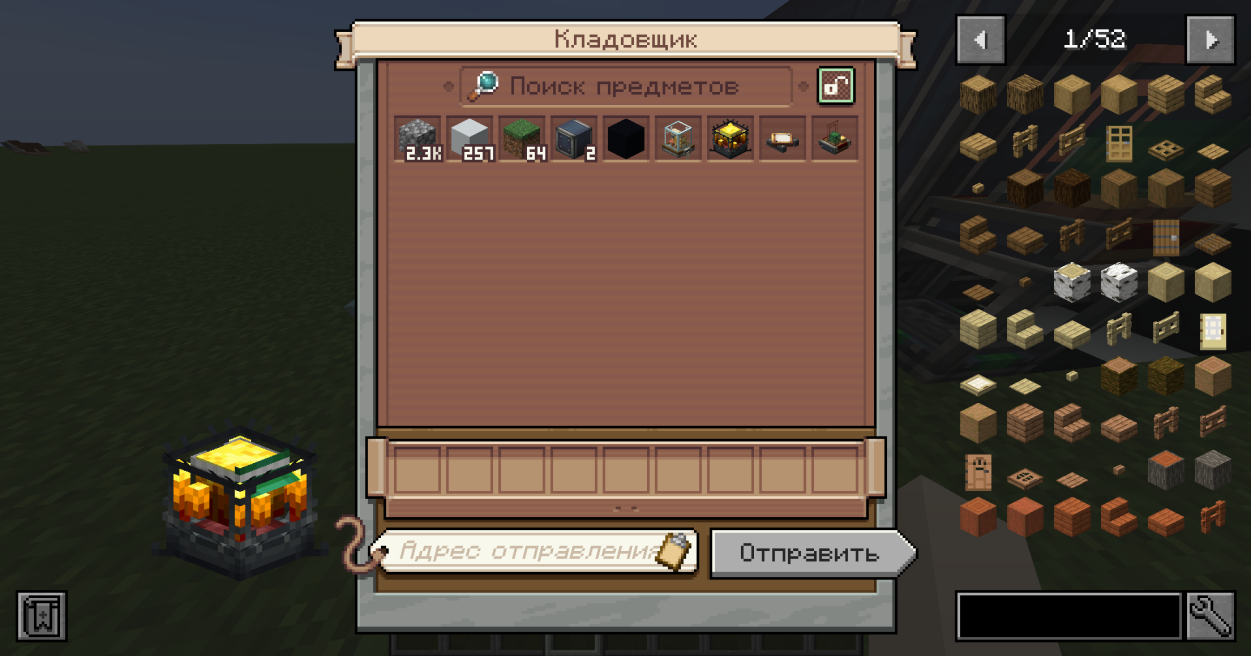Open item list settings with the wrench button
Screen dimensions: 1251x656
(x=1210, y=616)
